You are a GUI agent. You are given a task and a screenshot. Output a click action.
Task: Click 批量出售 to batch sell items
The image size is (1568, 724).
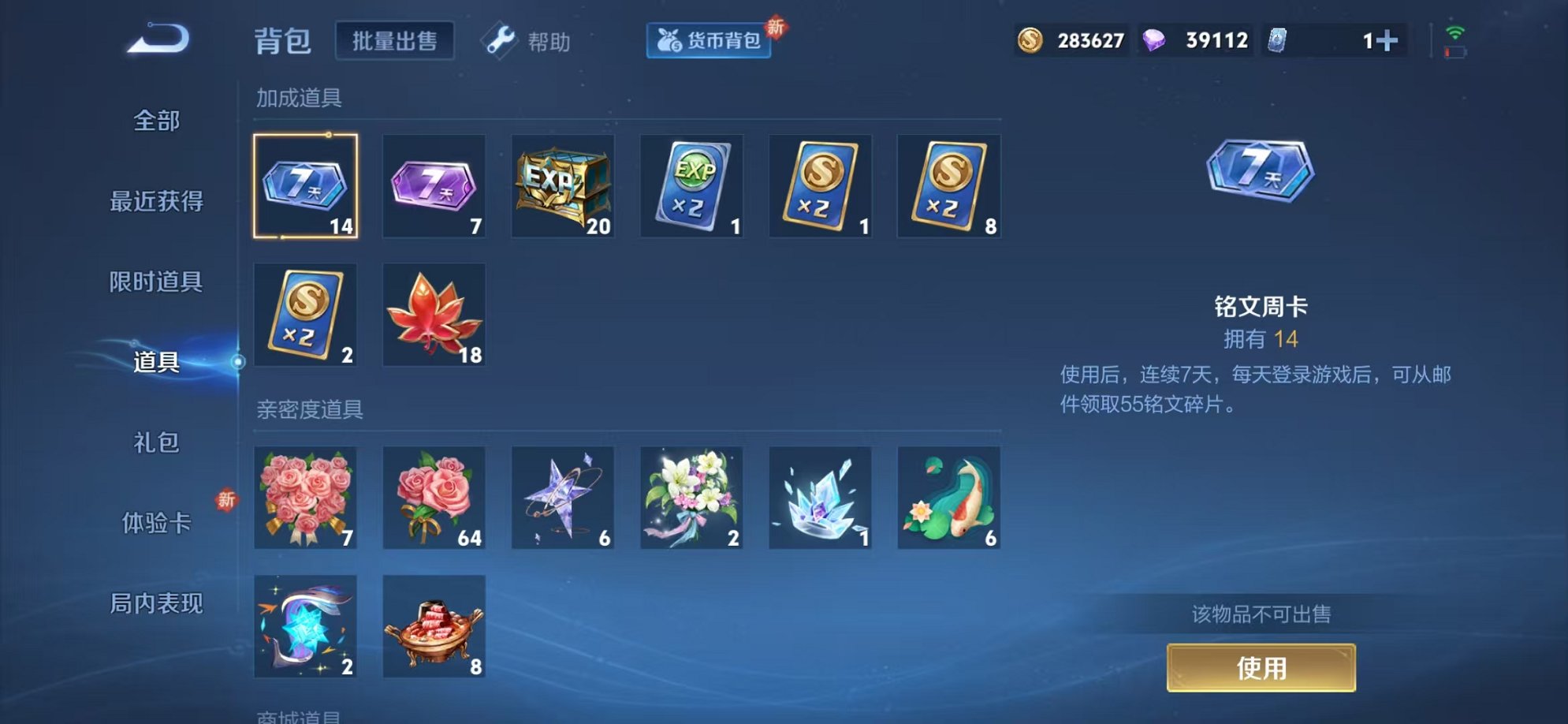click(395, 41)
